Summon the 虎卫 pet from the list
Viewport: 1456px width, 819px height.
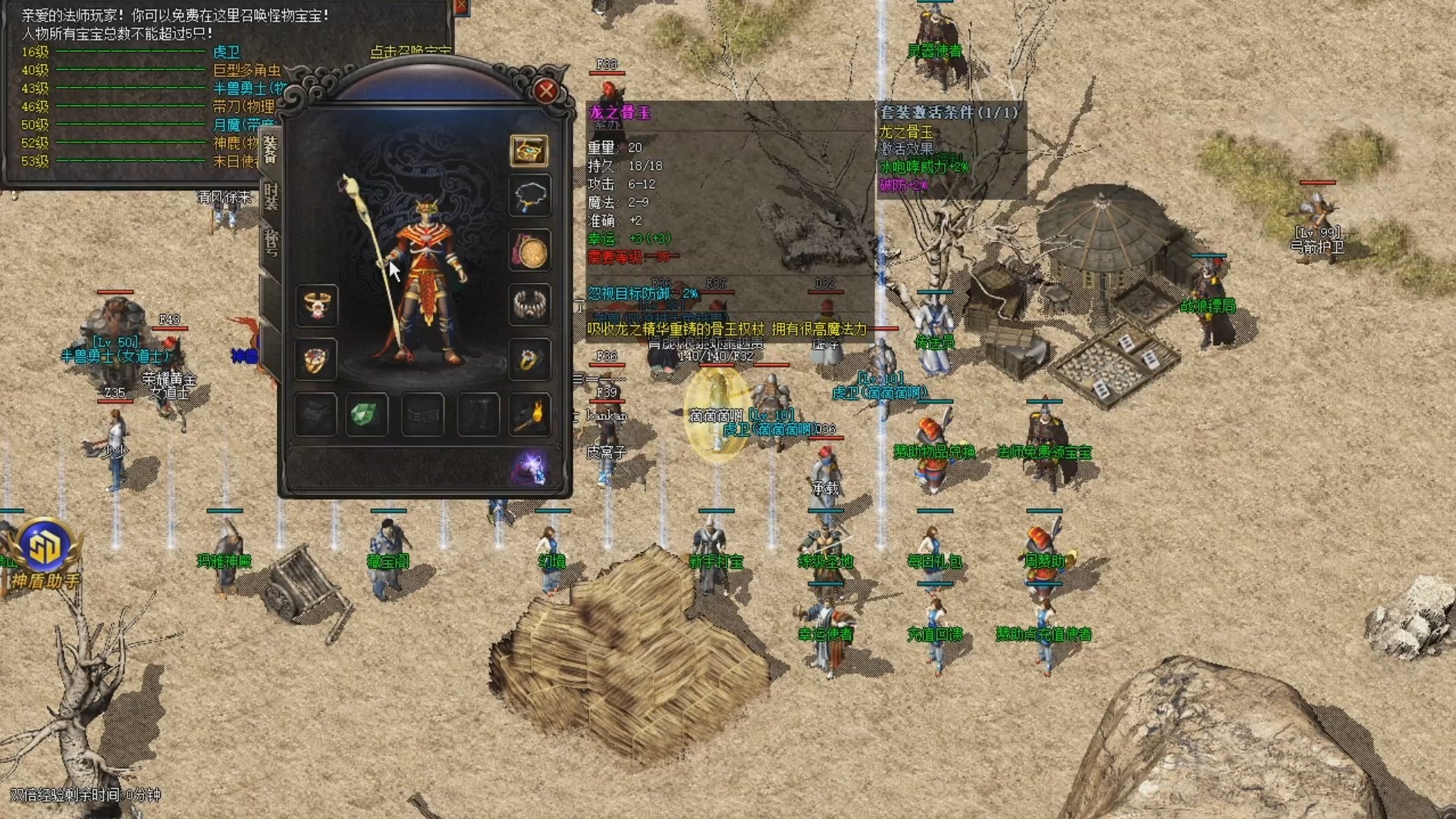tap(226, 52)
